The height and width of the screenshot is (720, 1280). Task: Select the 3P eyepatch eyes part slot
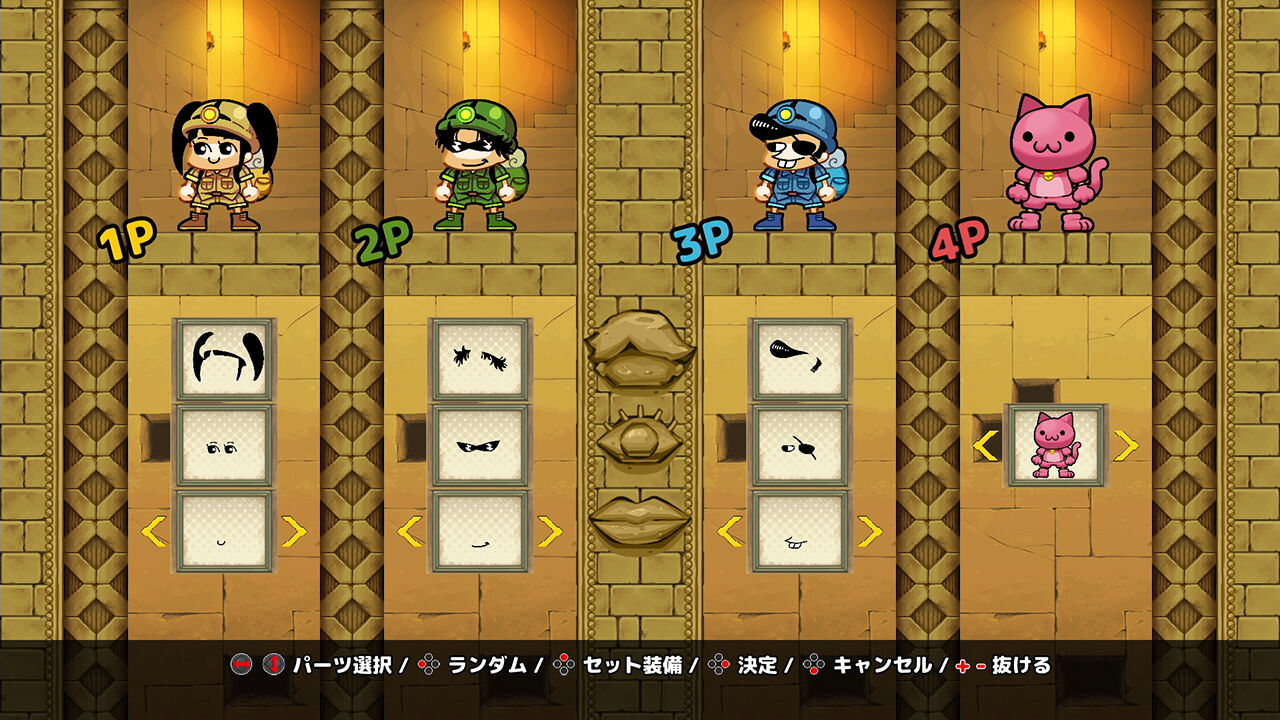coord(800,443)
